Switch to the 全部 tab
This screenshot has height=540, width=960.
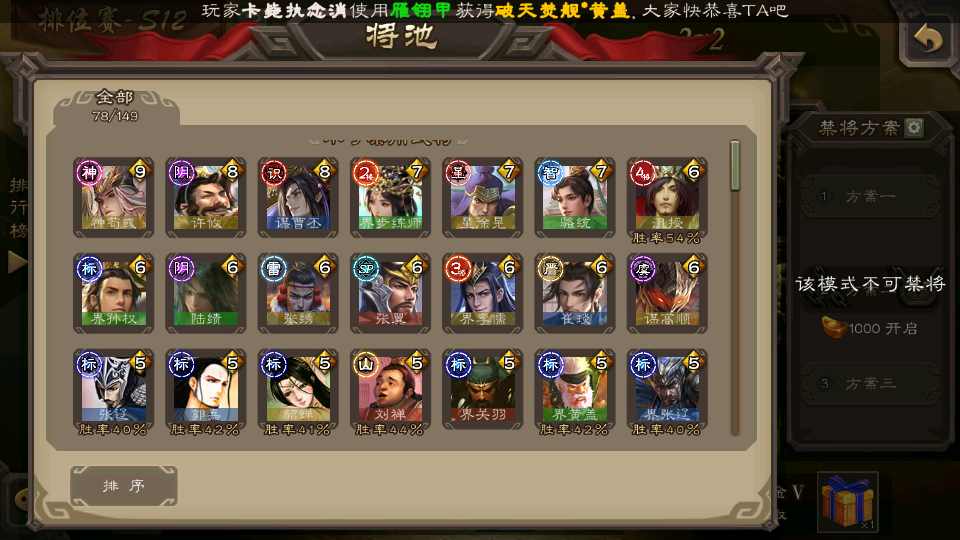click(115, 105)
